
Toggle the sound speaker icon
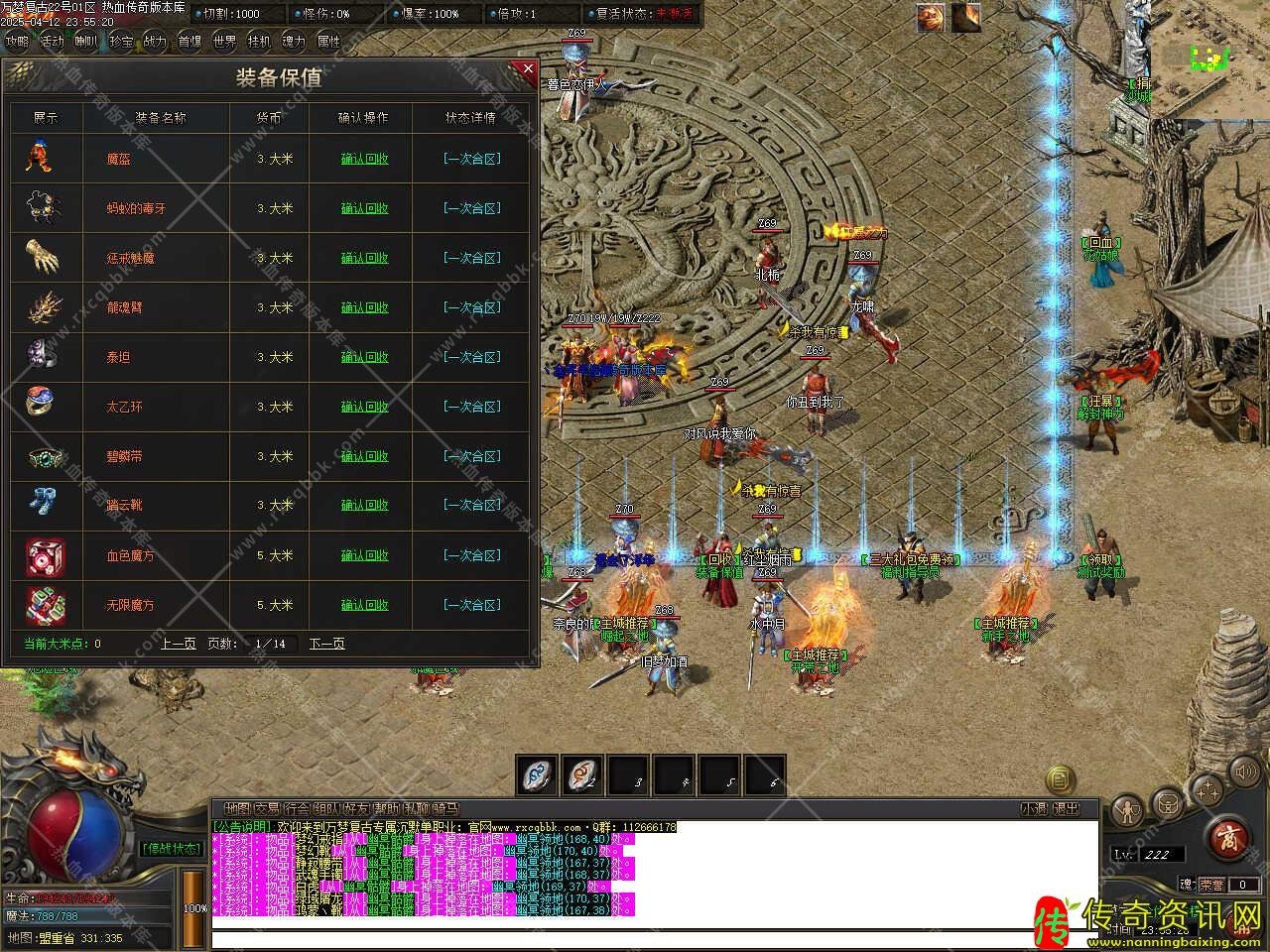[1245, 772]
